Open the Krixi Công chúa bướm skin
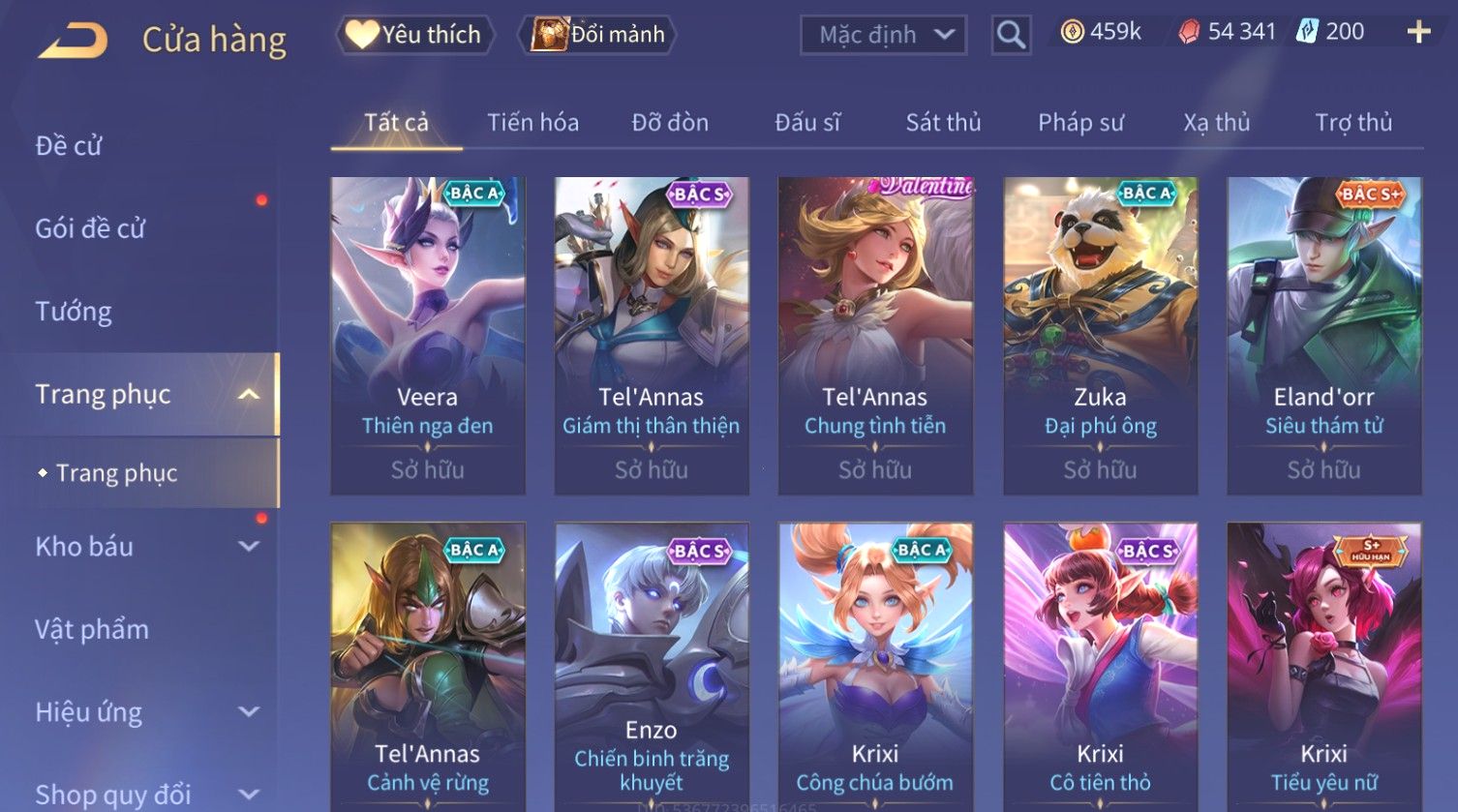Image resolution: width=1458 pixels, height=812 pixels. tap(875, 668)
